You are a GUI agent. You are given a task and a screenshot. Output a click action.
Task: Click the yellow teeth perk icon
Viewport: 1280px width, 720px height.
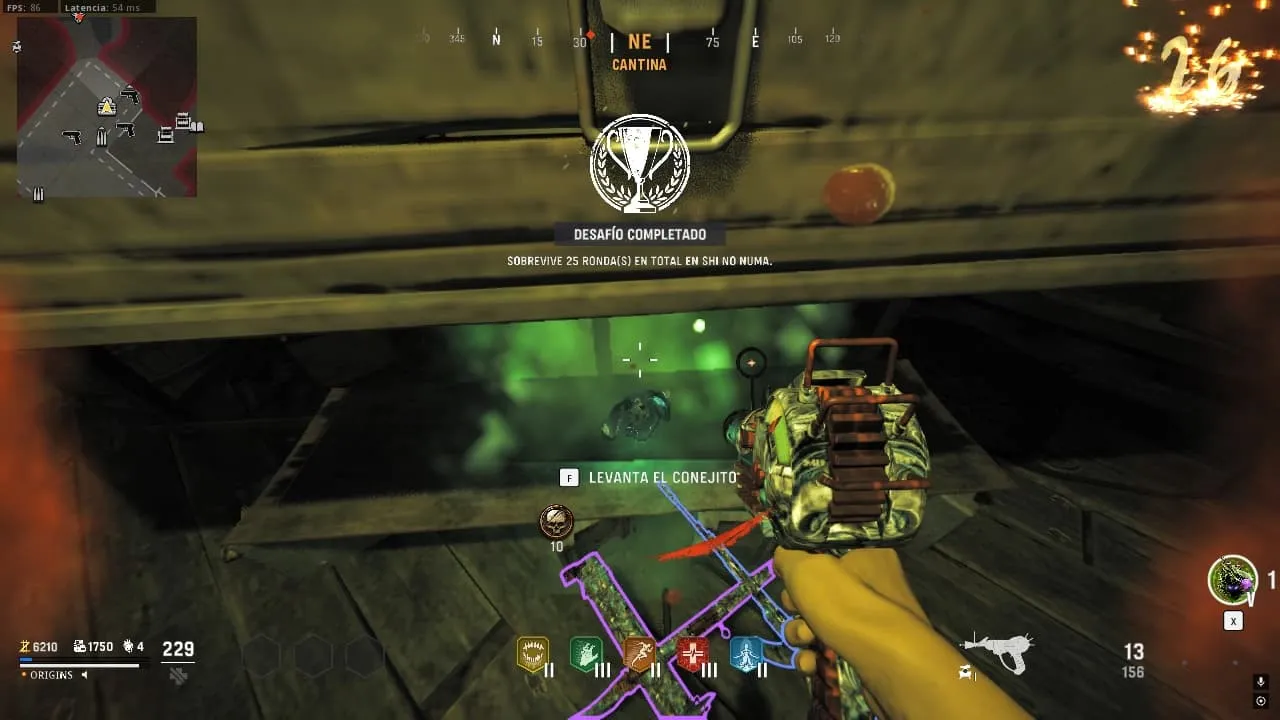pyautogui.click(x=532, y=654)
